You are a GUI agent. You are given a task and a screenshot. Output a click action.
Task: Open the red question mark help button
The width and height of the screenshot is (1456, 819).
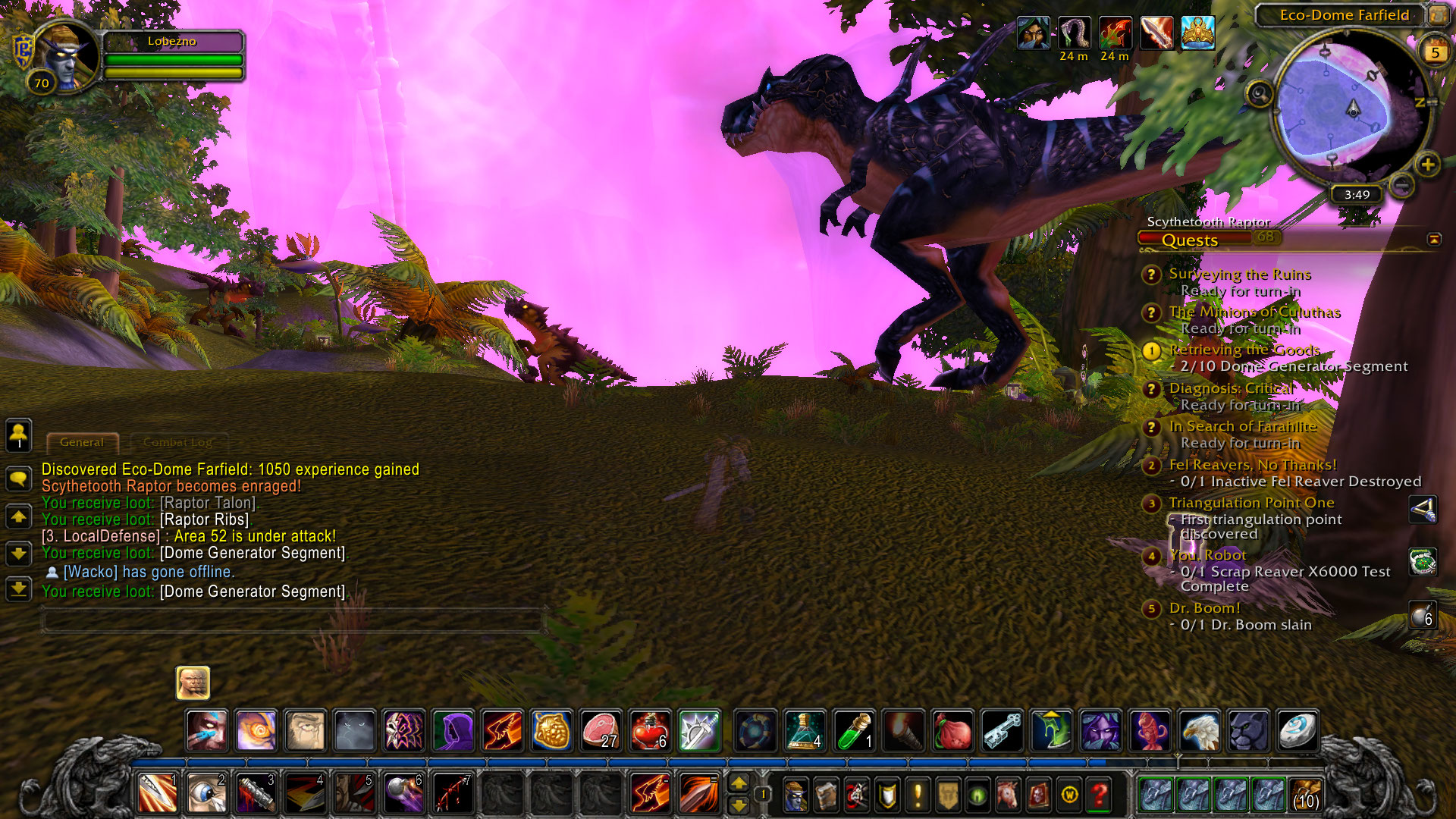pyautogui.click(x=1099, y=795)
